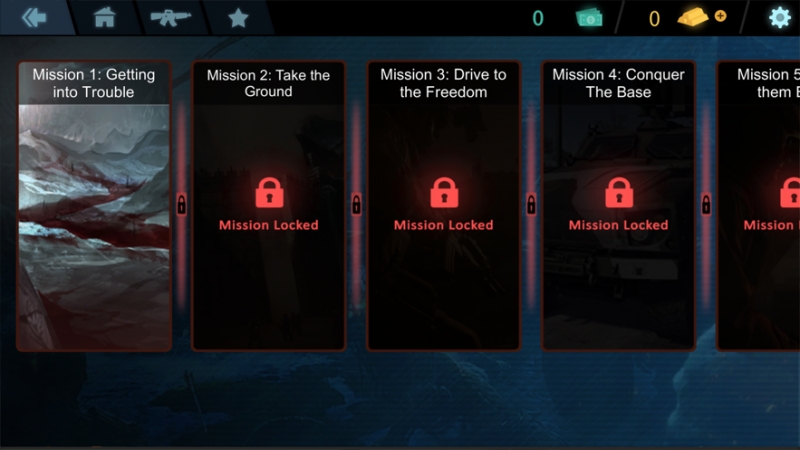
Task: Choose Mission 4: Conquer The Base
Action: point(618,206)
